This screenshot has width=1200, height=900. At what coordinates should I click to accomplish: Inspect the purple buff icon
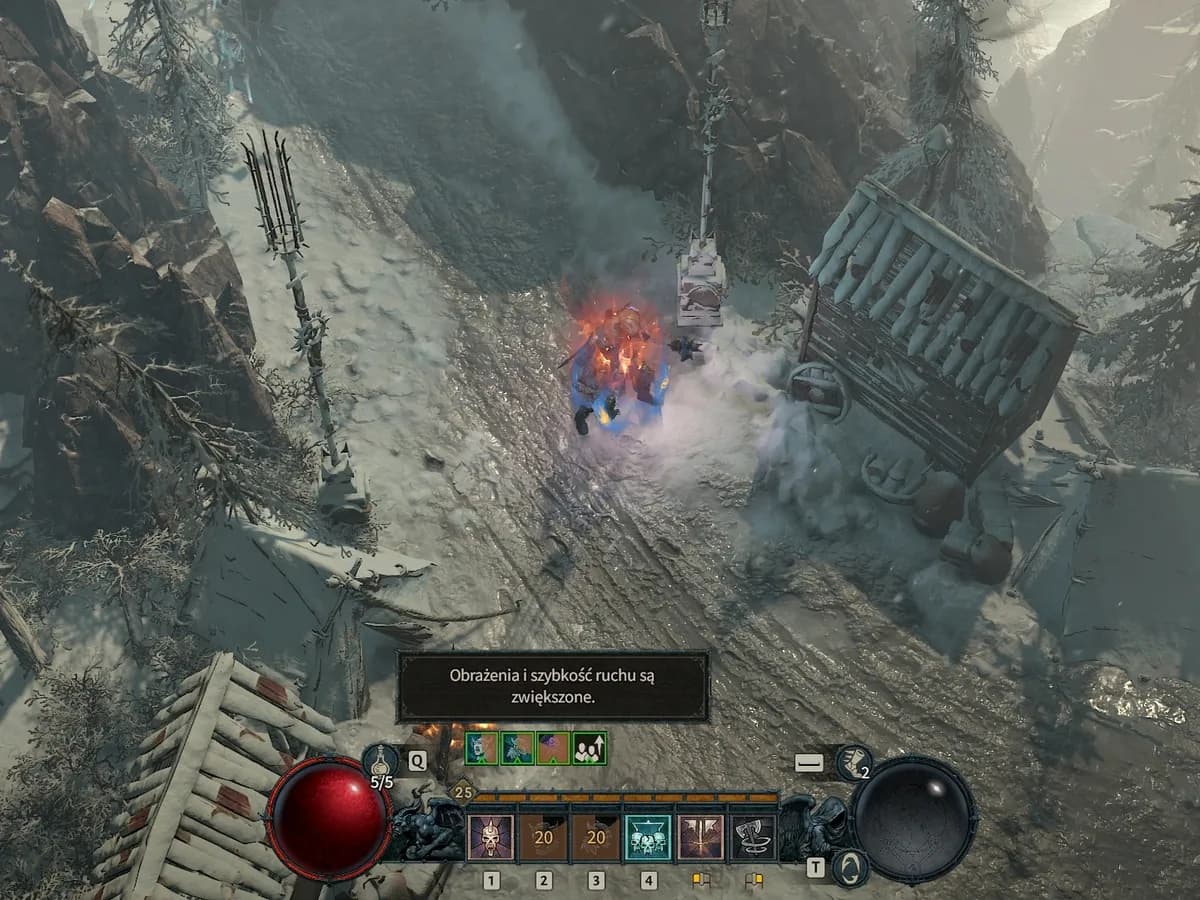[x=553, y=748]
